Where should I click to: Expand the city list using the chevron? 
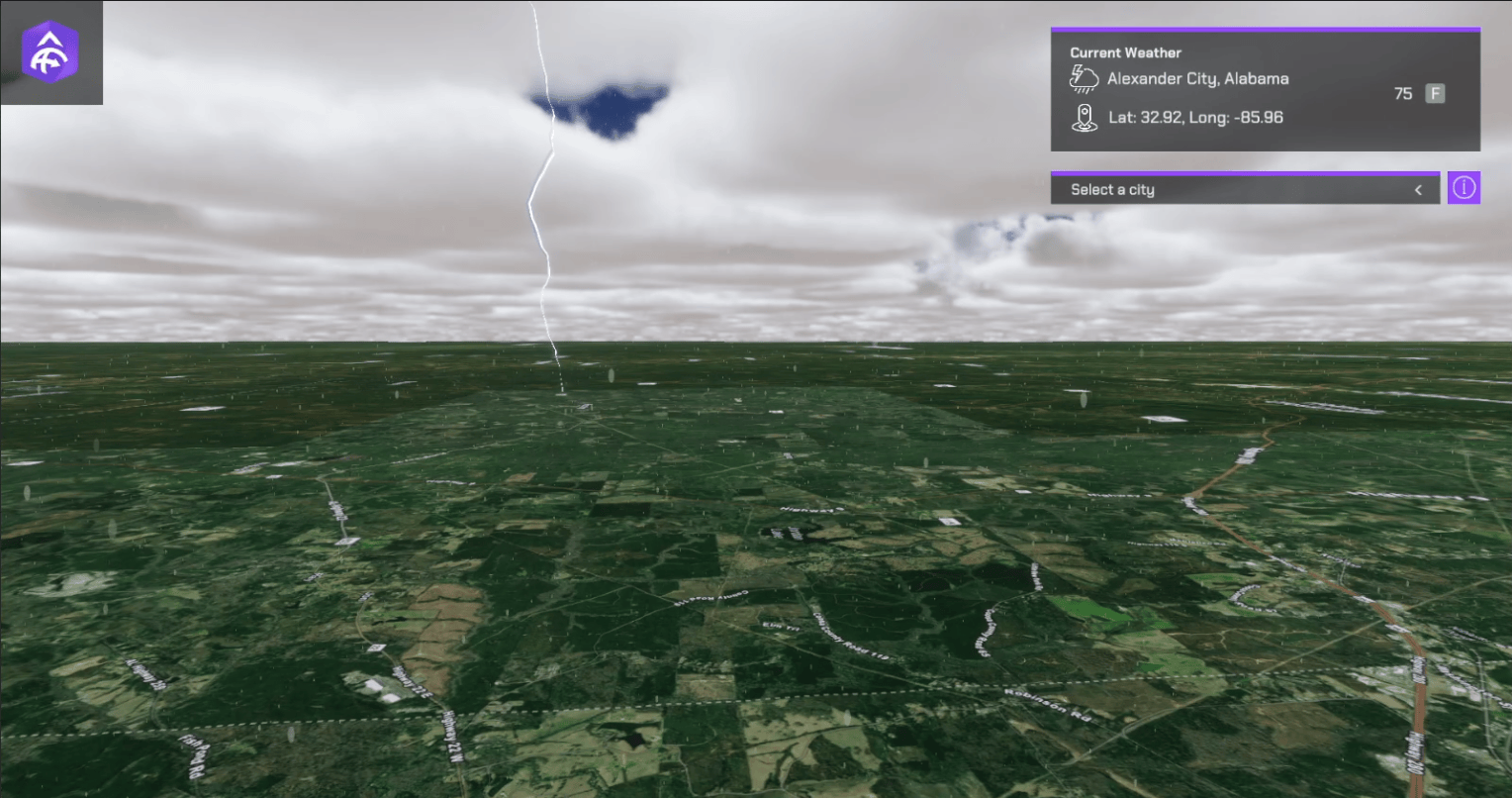coord(1417,189)
